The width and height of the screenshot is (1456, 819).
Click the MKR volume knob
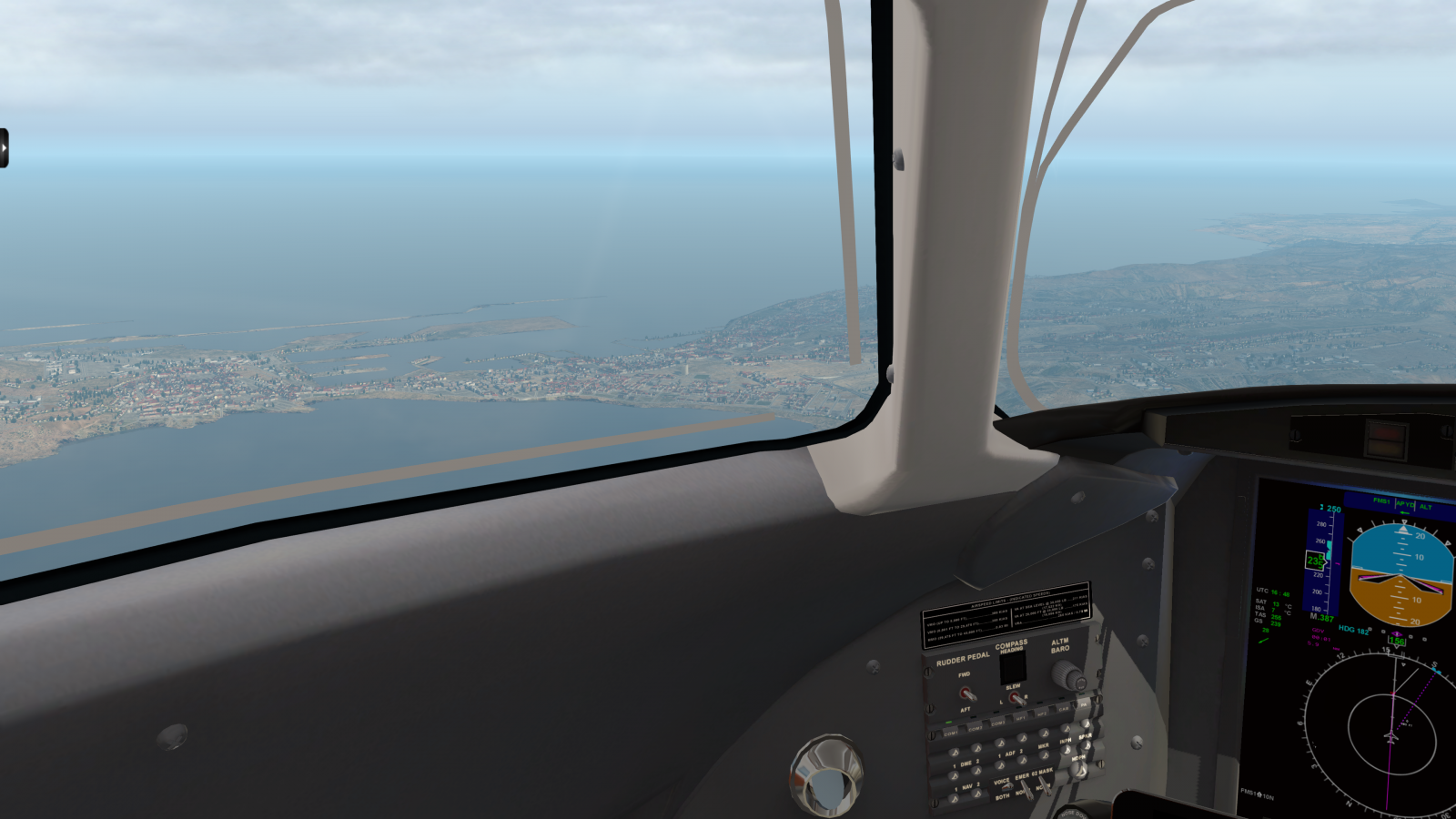tap(1044, 754)
